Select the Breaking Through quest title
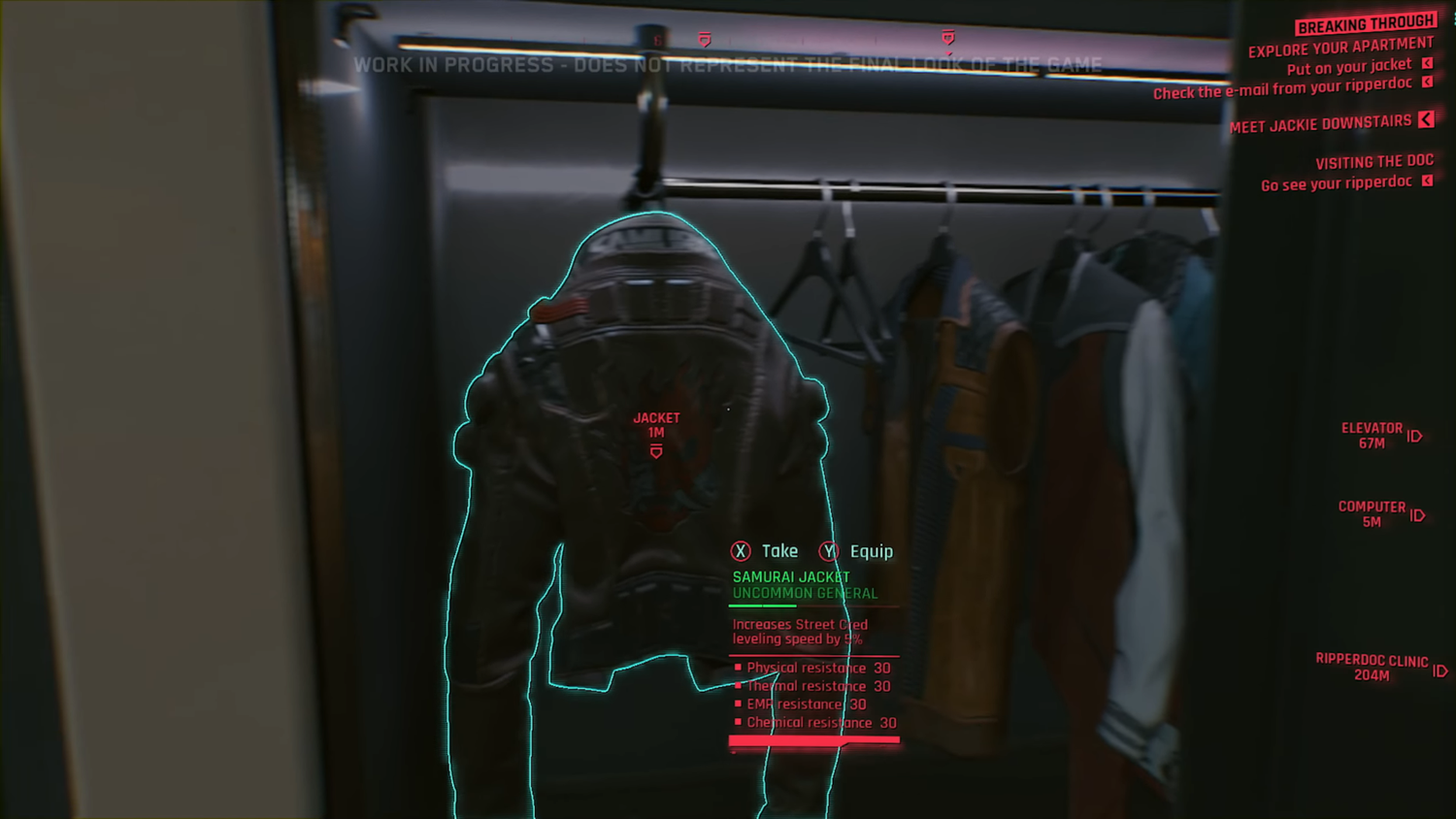The width and height of the screenshot is (1456, 819). click(x=1365, y=24)
